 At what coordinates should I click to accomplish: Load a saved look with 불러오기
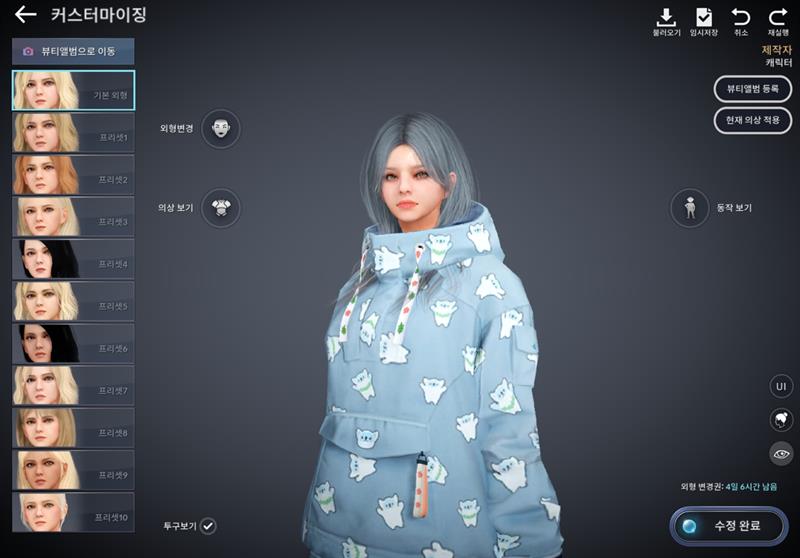(x=666, y=20)
